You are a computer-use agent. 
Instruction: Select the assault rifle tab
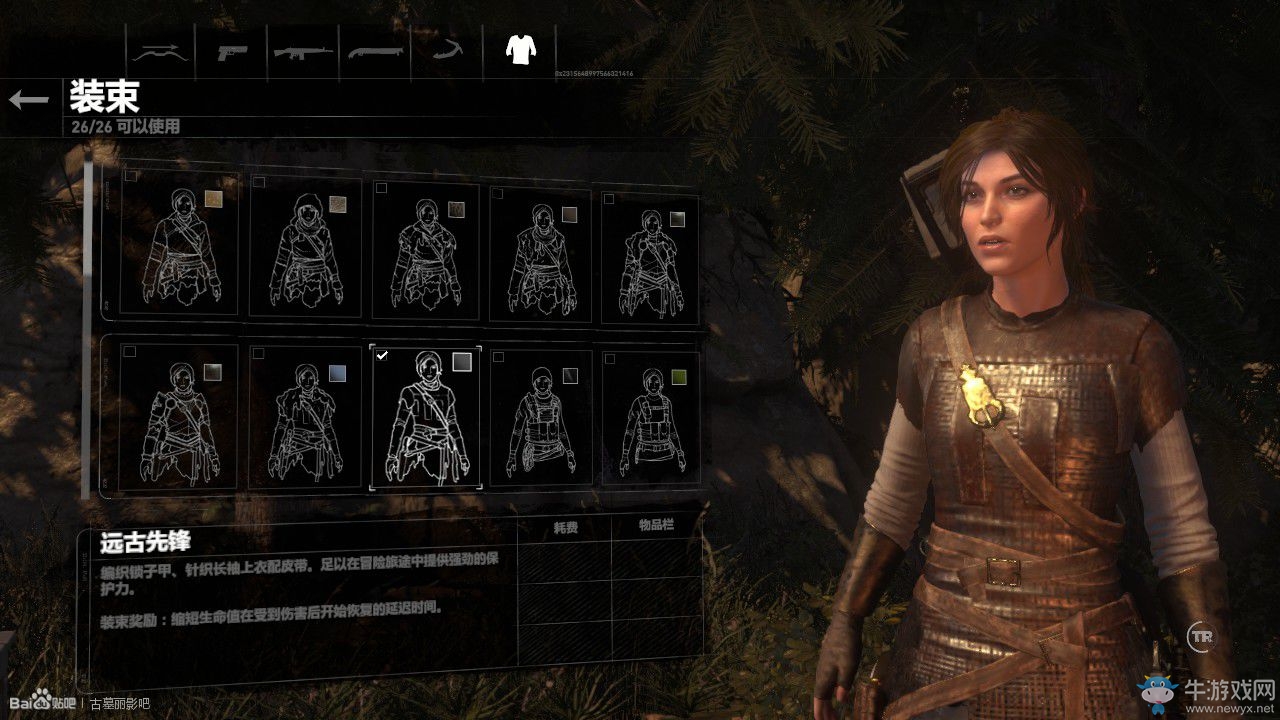pos(304,51)
